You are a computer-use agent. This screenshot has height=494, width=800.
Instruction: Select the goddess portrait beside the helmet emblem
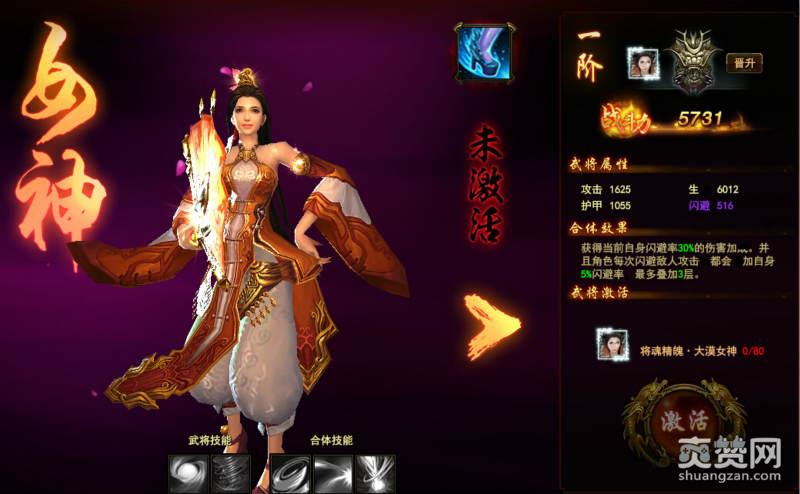pyautogui.click(x=642, y=63)
